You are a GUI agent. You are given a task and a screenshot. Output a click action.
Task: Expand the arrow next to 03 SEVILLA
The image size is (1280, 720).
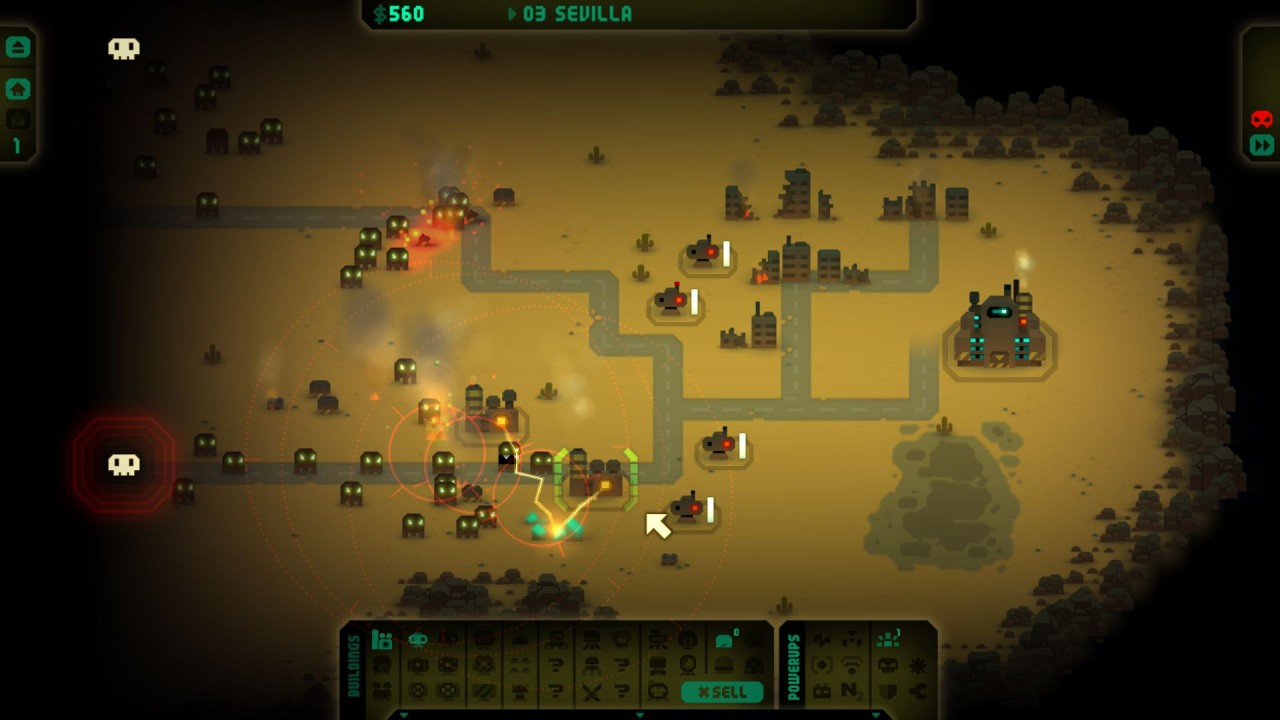click(x=510, y=14)
